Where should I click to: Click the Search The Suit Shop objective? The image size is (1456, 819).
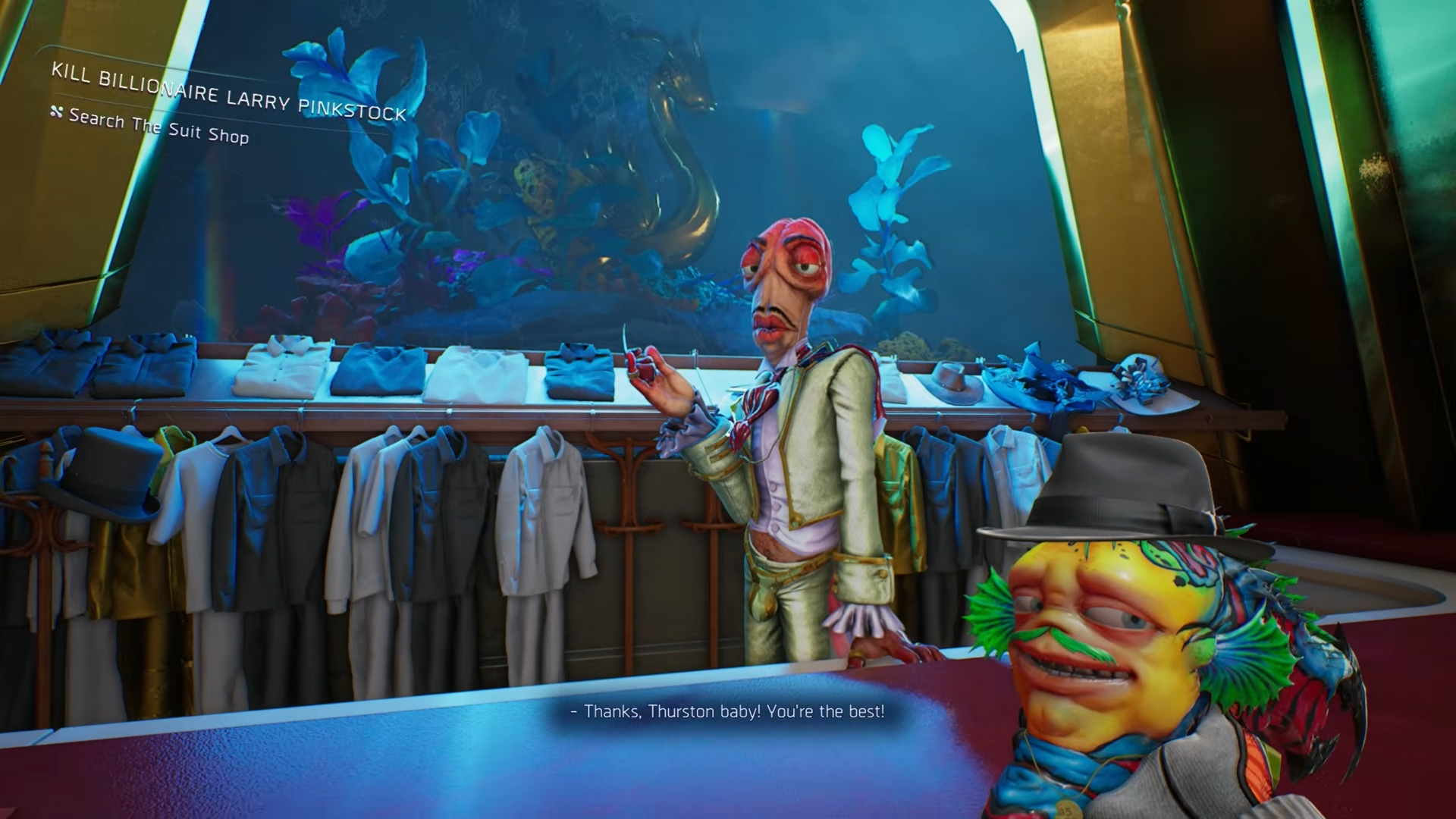pyautogui.click(x=158, y=126)
